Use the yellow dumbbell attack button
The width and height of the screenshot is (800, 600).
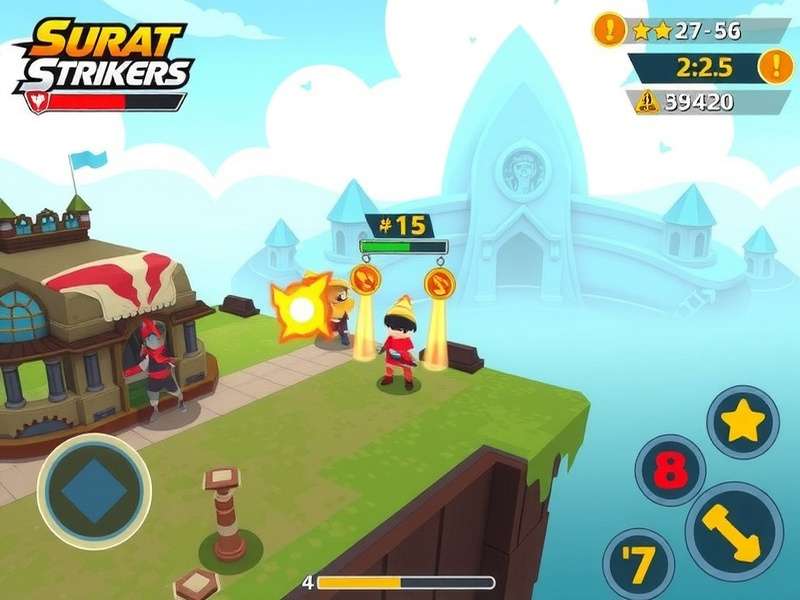(734, 531)
